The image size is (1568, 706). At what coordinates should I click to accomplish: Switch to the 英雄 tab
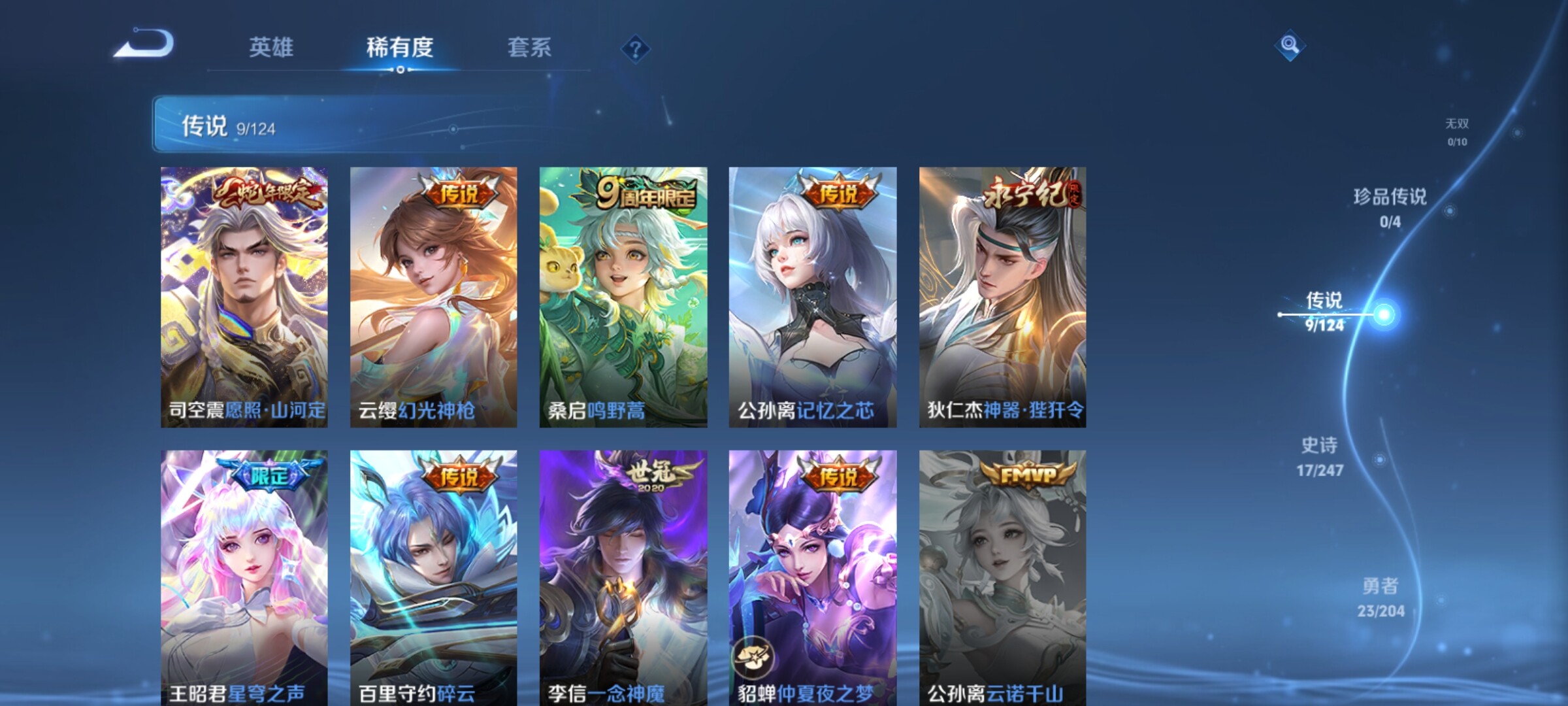pos(271,48)
